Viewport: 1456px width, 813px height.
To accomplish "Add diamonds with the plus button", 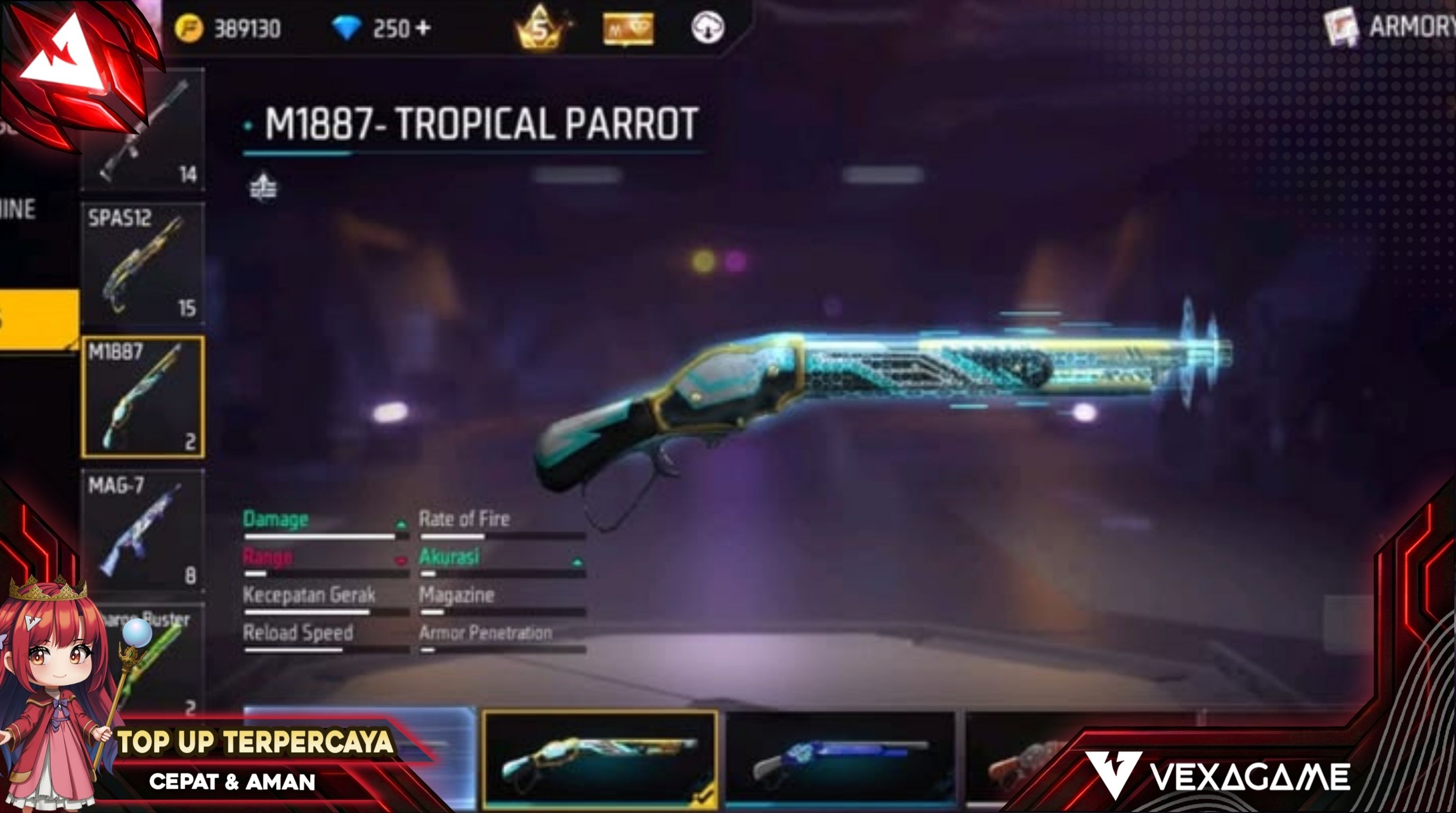I will tap(424, 28).
